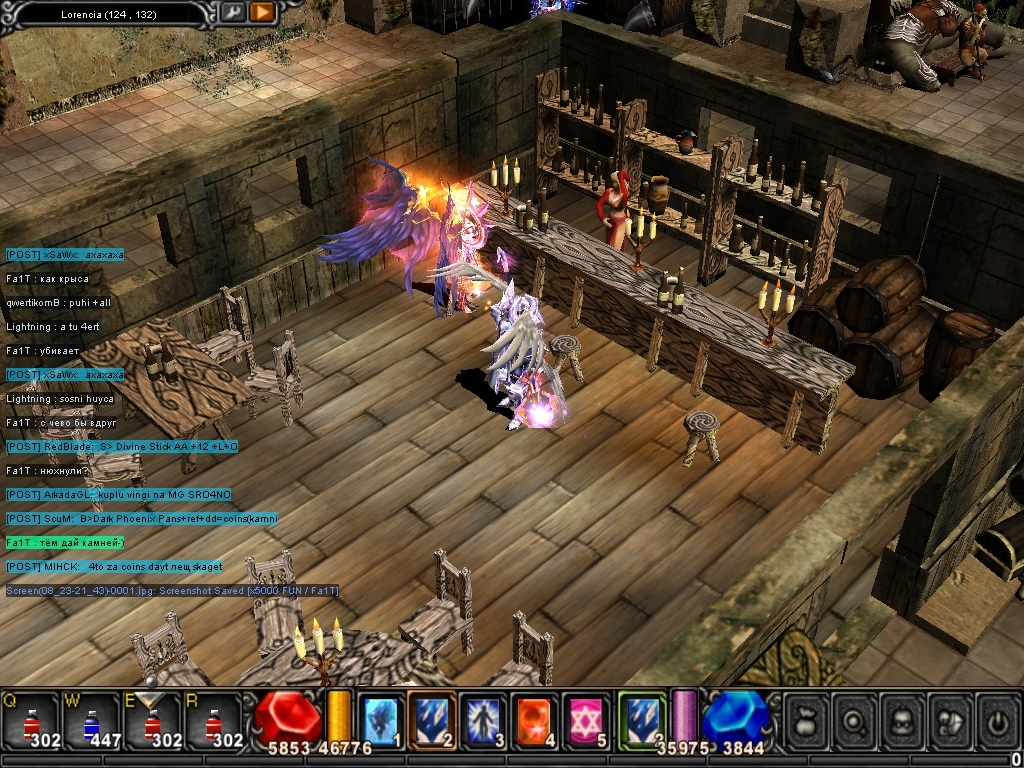Click the green-framed active skill icon

642,718
